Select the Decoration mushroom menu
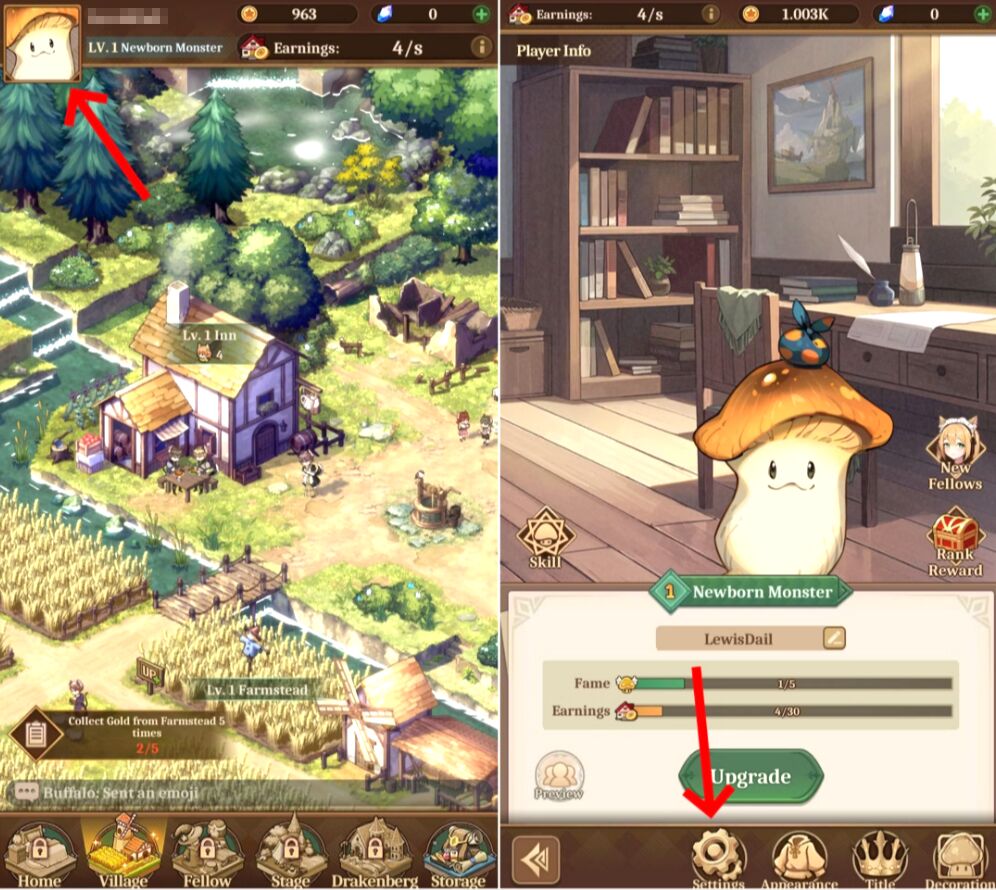Image resolution: width=996 pixels, height=890 pixels. [959, 857]
